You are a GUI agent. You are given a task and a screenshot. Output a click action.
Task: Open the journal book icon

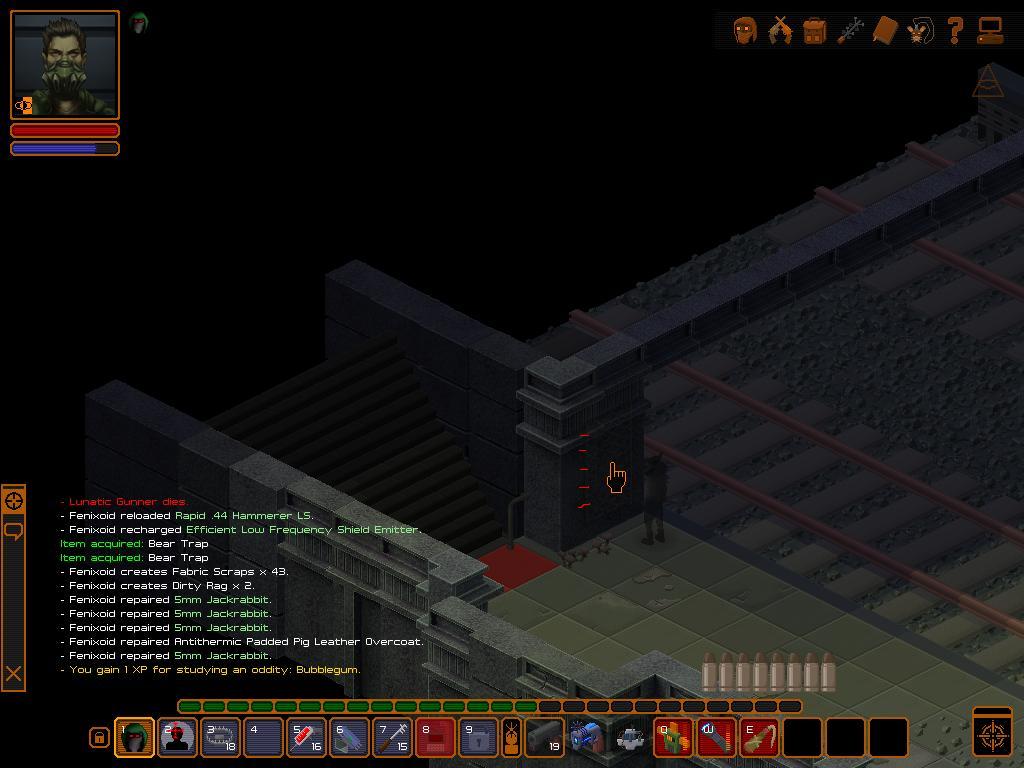(885, 31)
